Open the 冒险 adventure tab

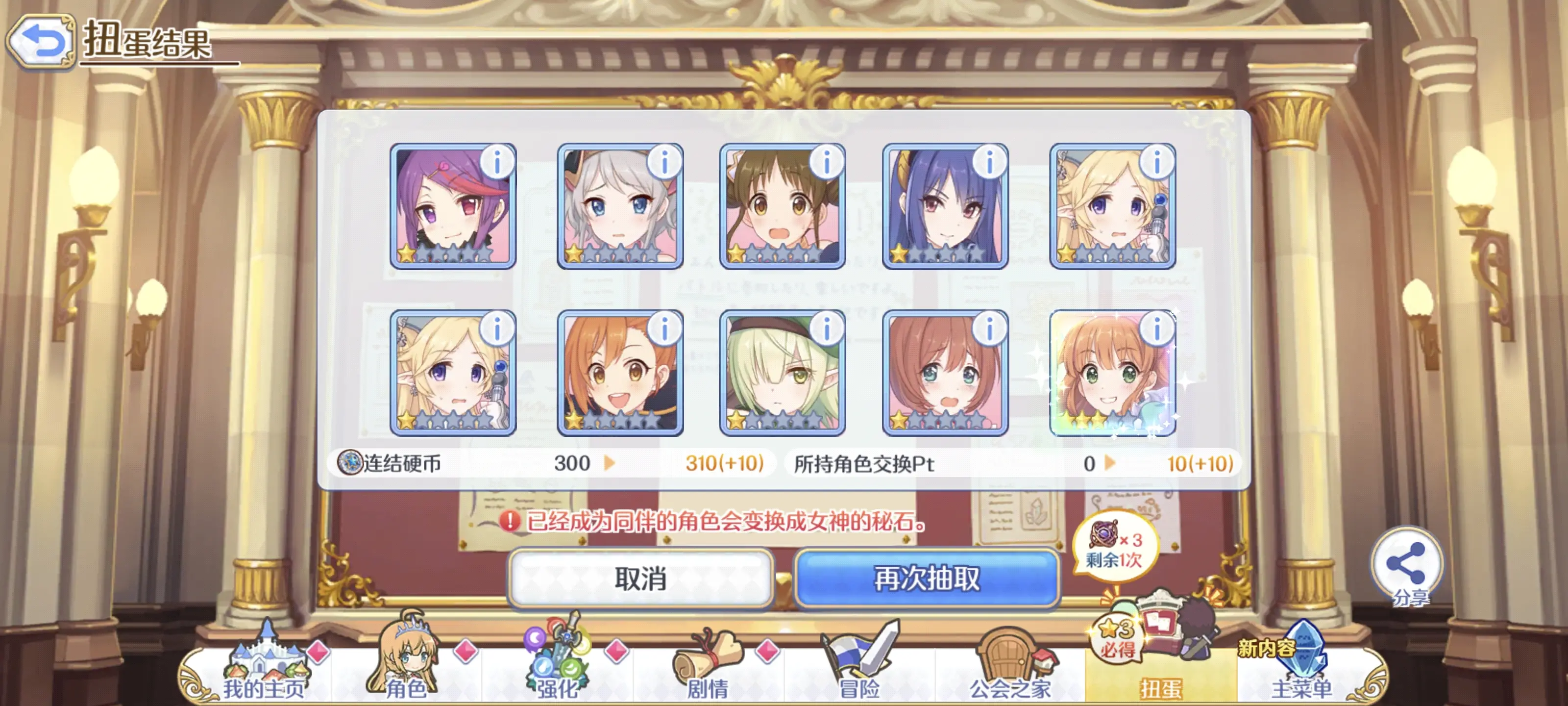tap(859, 670)
